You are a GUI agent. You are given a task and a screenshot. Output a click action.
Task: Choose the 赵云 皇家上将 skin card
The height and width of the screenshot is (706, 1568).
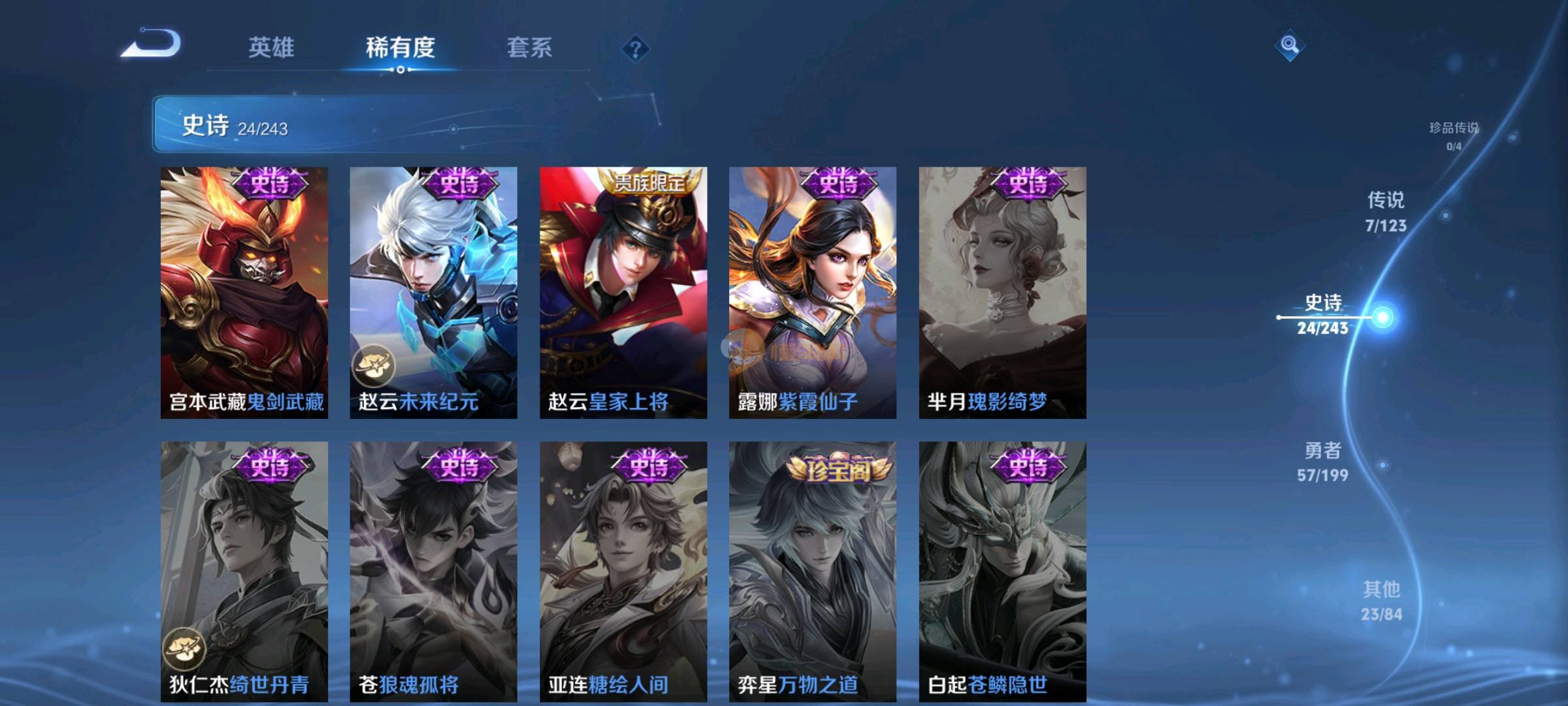(623, 292)
